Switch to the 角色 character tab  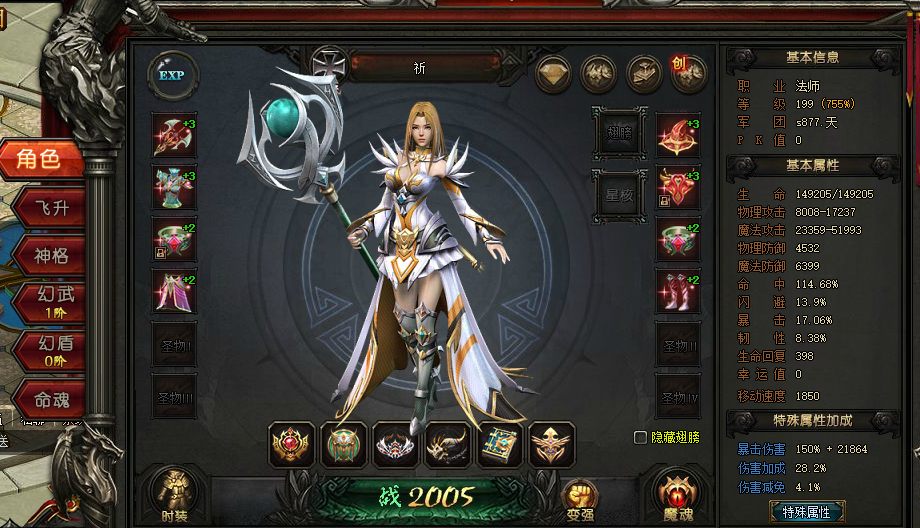(x=40, y=159)
